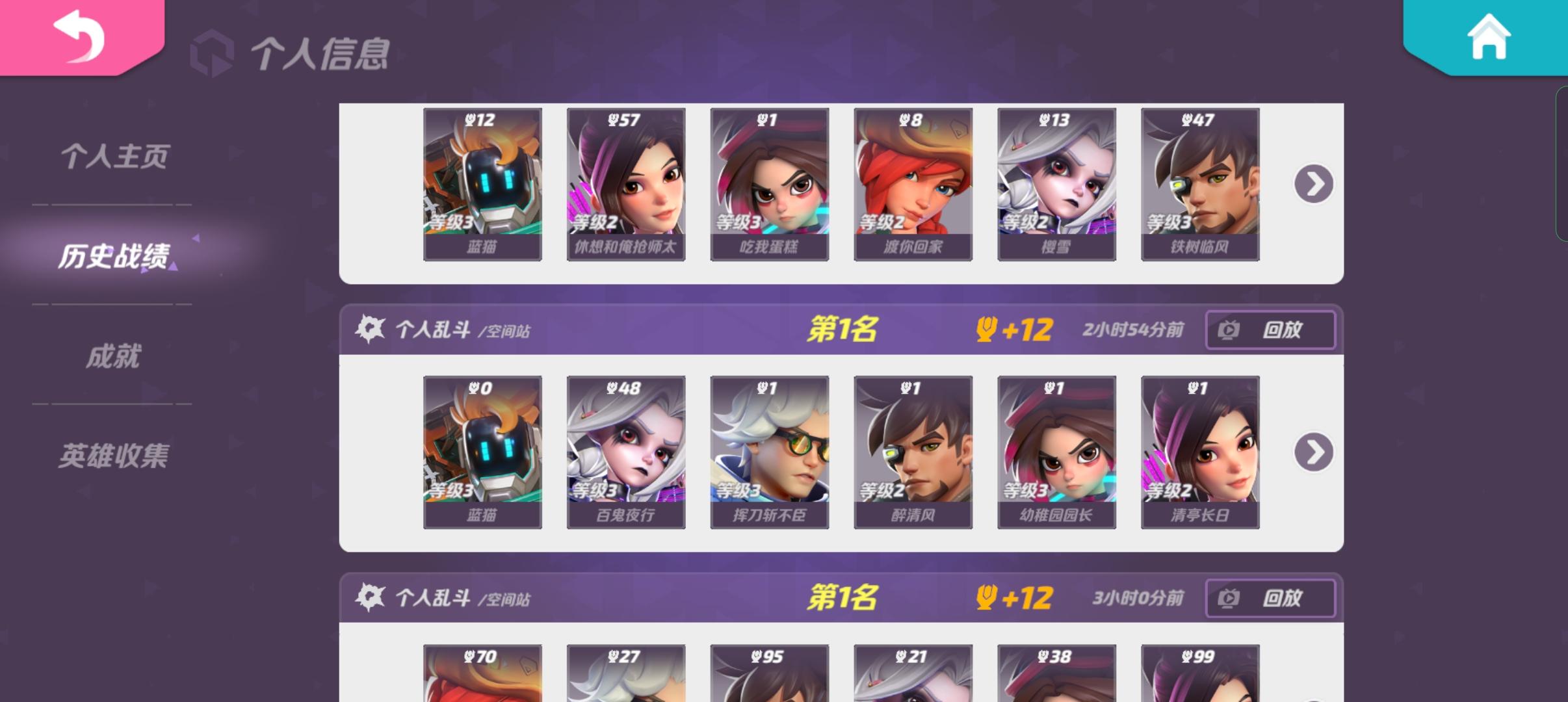Viewport: 1568px width, 702px height.
Task: Click the TV camera icon inside second 回放 button
Action: [1227, 598]
